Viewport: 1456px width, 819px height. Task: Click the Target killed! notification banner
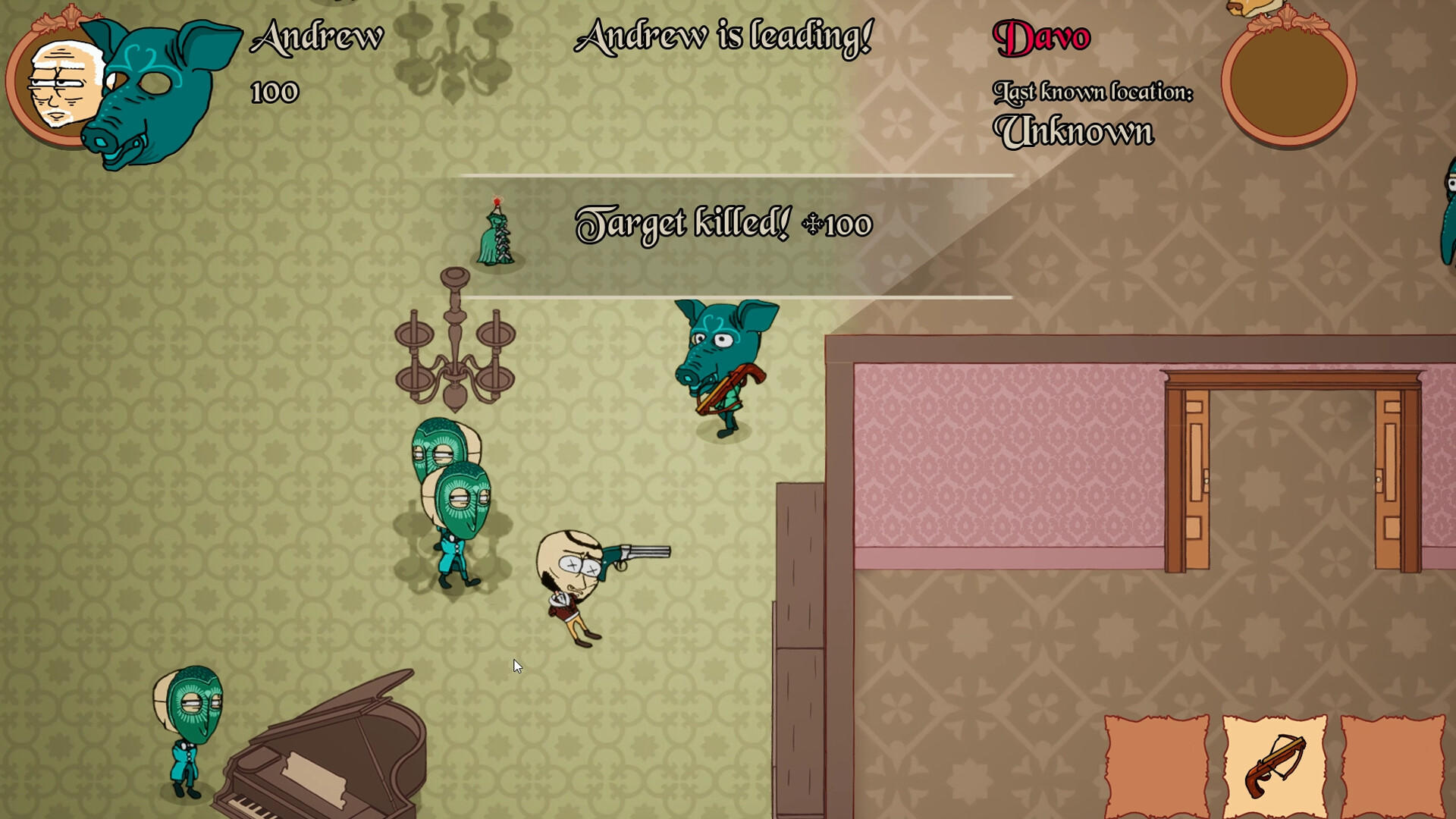click(724, 225)
